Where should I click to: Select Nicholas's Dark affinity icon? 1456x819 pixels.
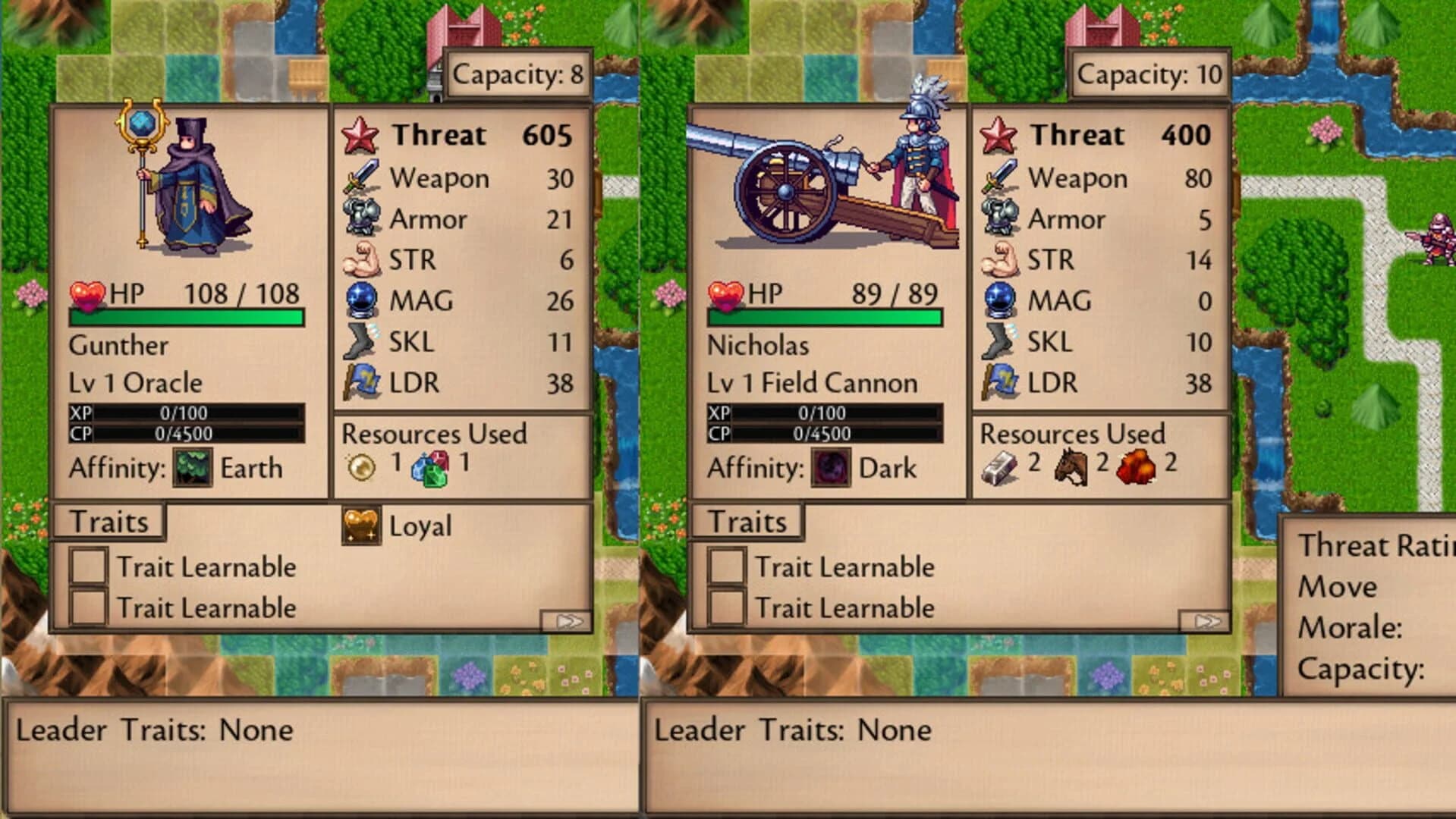(x=832, y=468)
